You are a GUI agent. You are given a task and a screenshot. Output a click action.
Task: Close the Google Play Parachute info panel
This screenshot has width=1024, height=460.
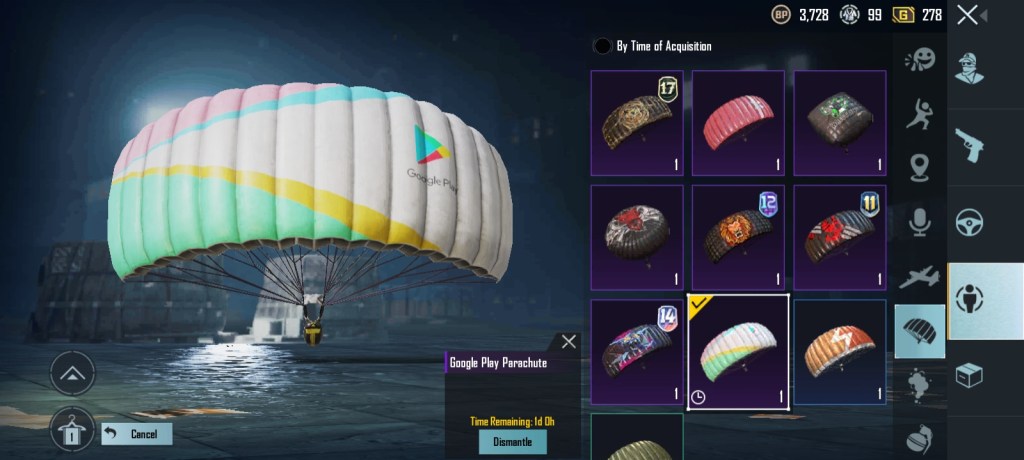(x=569, y=342)
